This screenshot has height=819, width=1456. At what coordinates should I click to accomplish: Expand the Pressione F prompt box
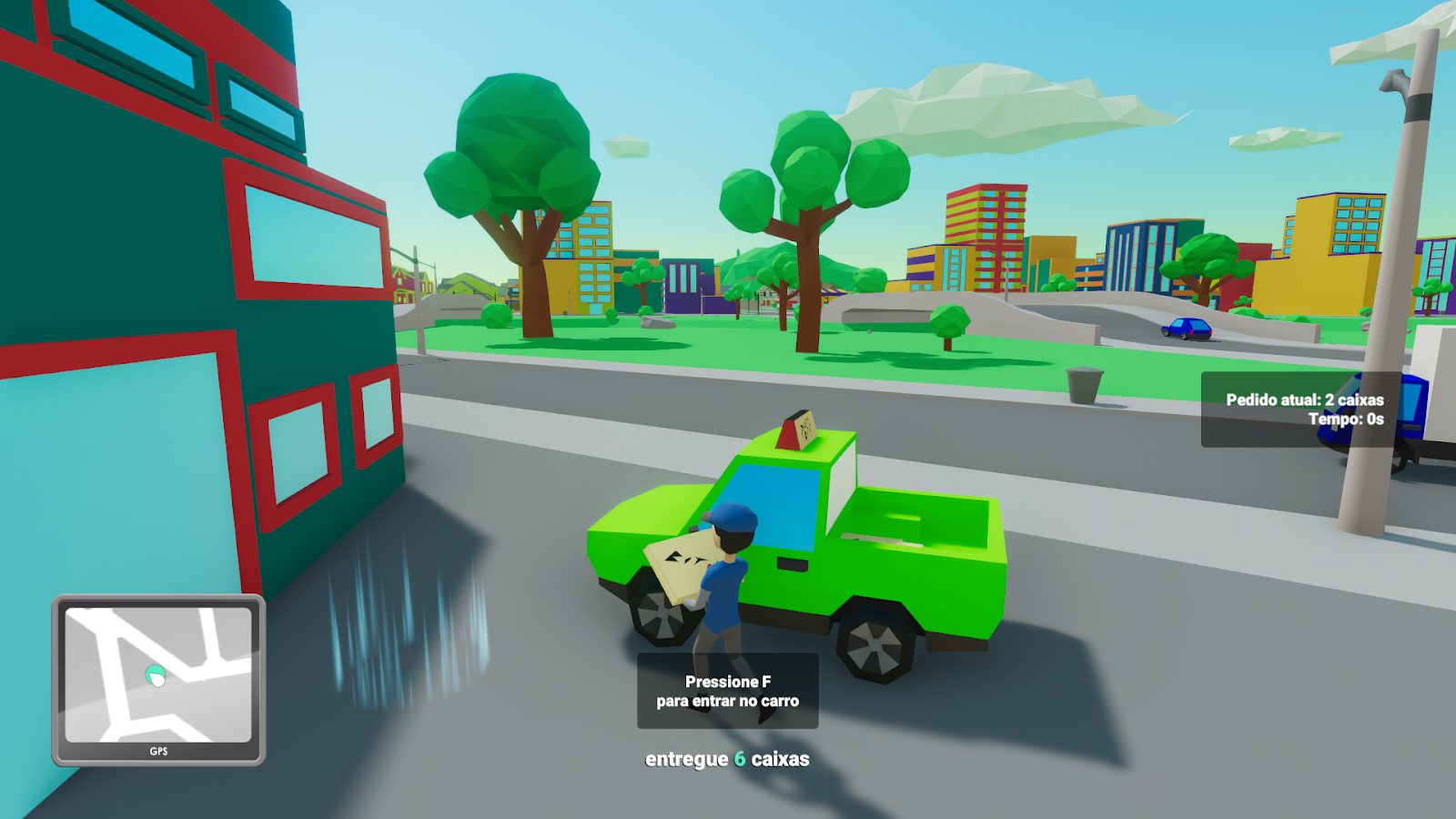[728, 692]
